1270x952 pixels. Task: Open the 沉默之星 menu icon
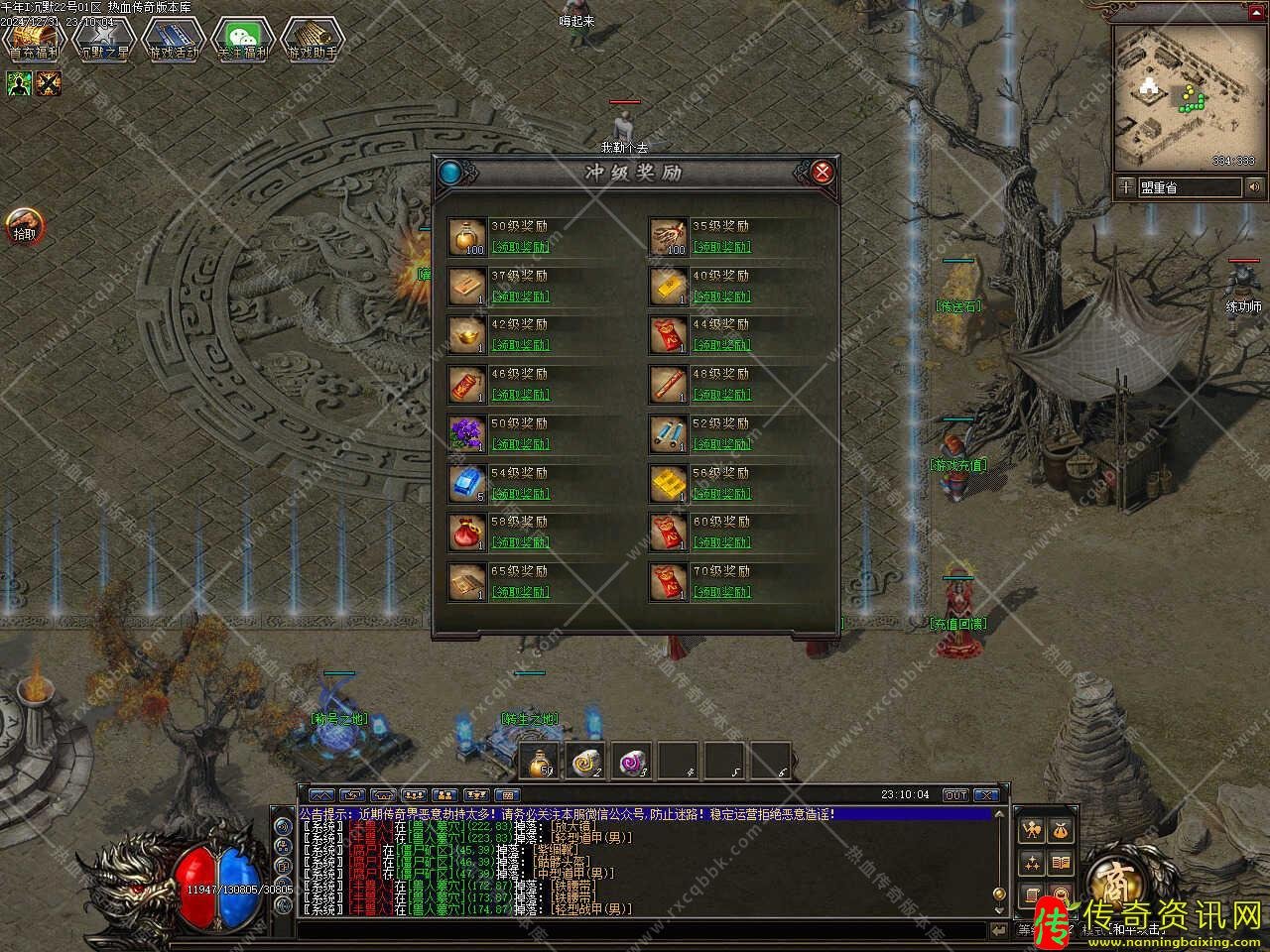103,40
